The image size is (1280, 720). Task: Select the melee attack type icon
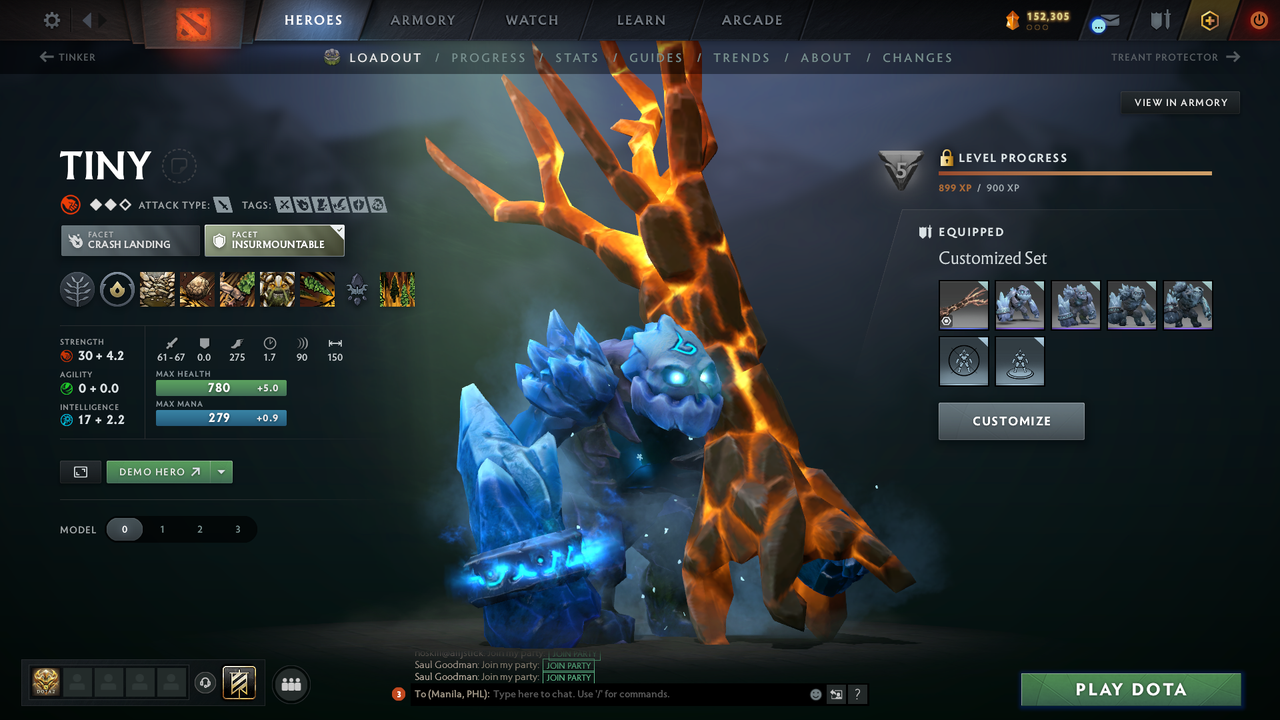click(x=221, y=204)
